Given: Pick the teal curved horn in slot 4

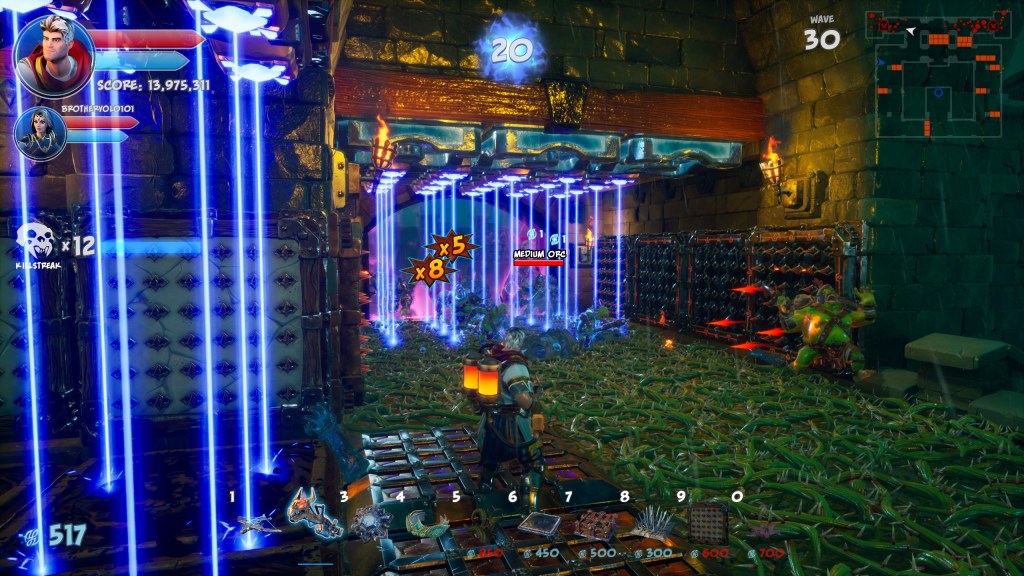Looking at the screenshot, I should tap(428, 522).
